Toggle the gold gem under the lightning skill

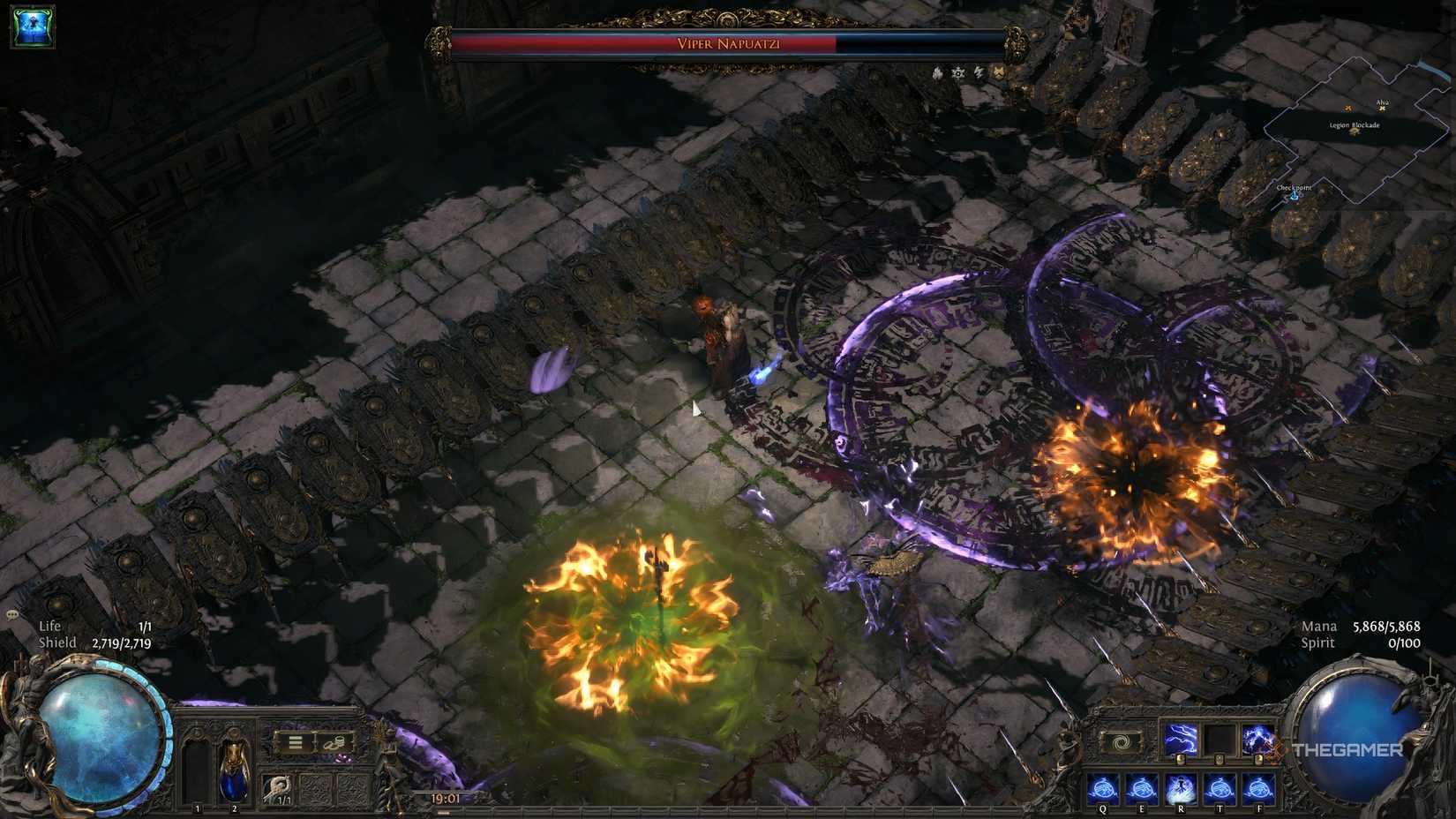coord(1181,760)
